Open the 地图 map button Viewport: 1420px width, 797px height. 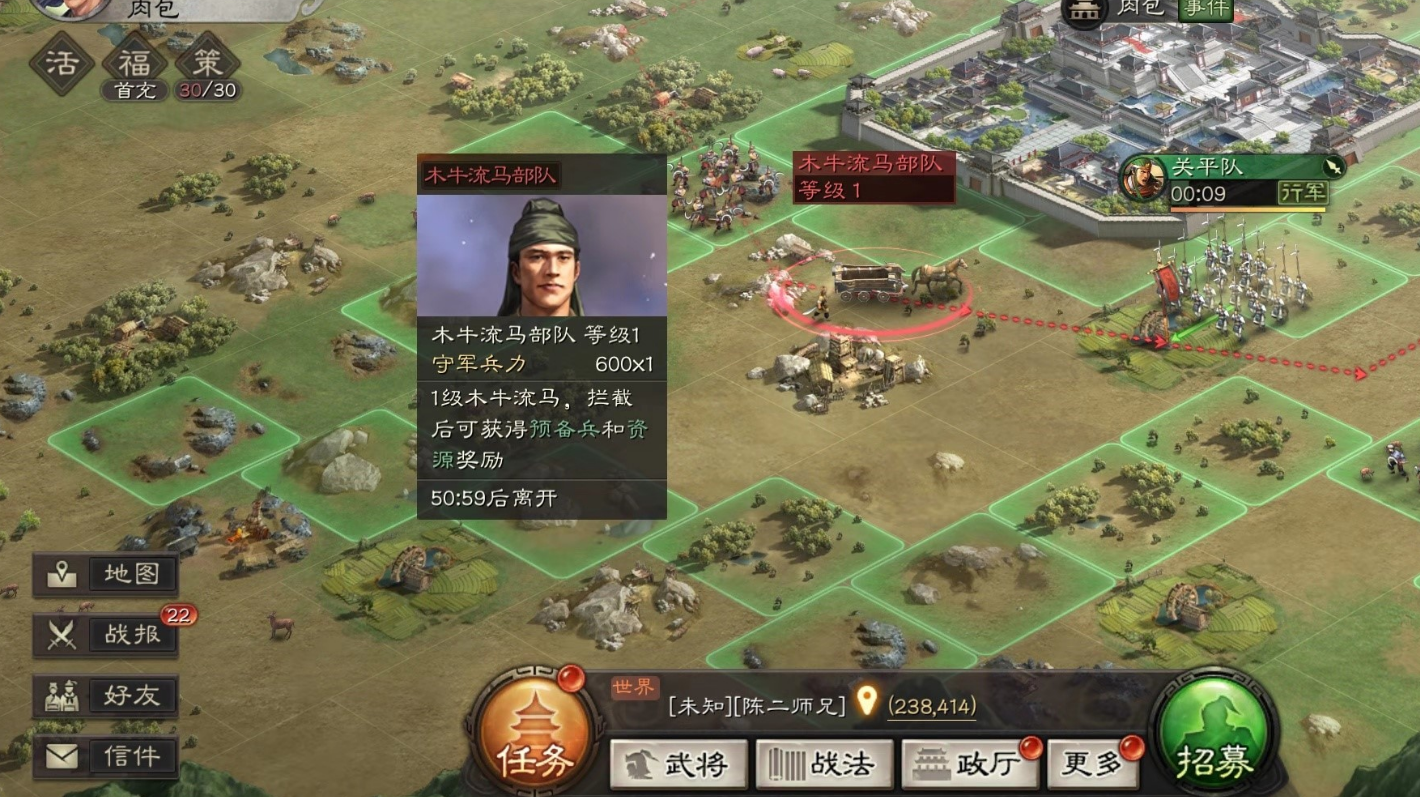[x=106, y=574]
